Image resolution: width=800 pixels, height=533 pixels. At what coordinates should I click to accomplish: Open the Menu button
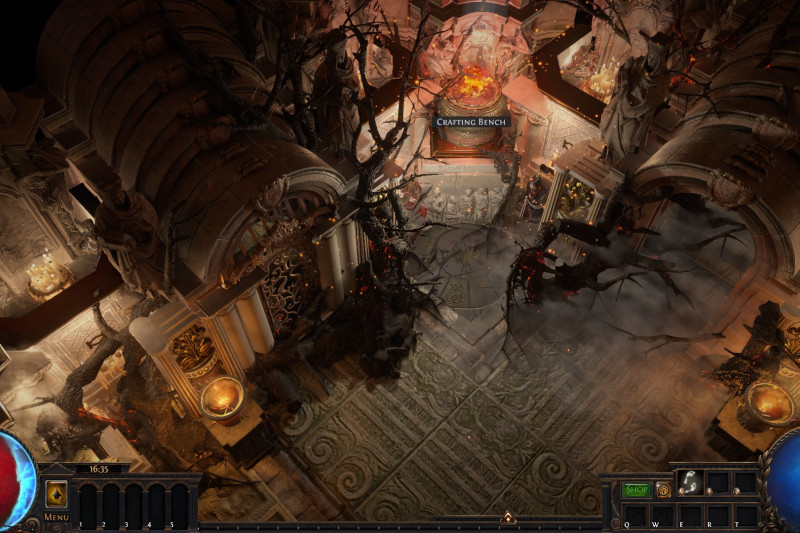click(x=56, y=517)
